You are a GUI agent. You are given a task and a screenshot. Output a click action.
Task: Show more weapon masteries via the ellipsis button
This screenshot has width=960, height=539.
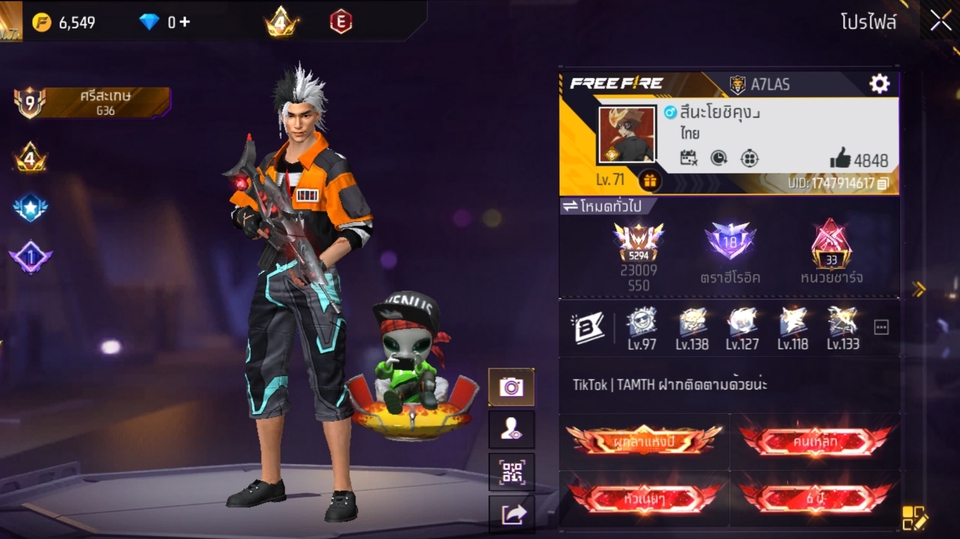pyautogui.click(x=881, y=327)
